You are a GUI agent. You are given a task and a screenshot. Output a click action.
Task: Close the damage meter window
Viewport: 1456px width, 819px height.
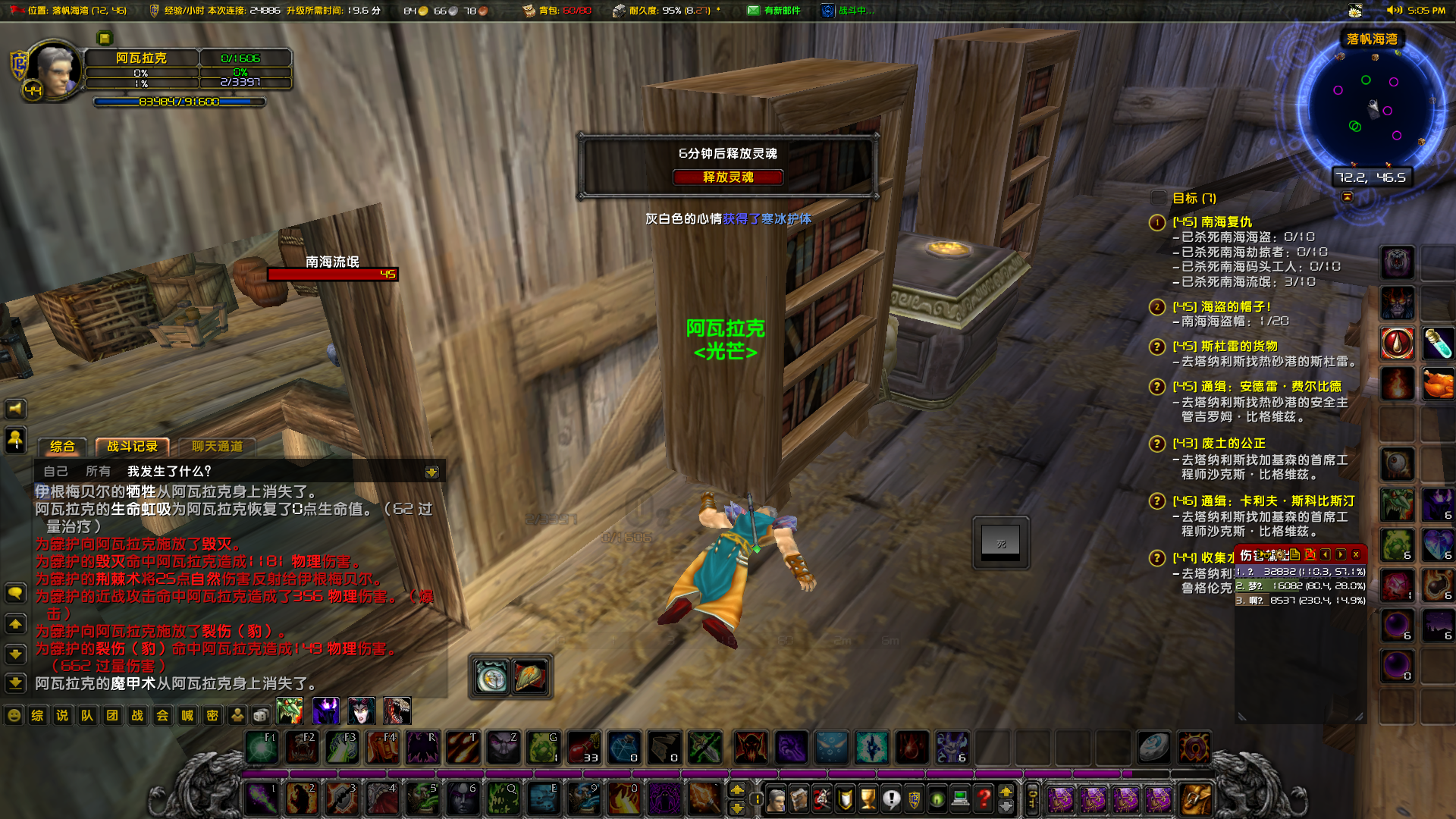(1356, 555)
